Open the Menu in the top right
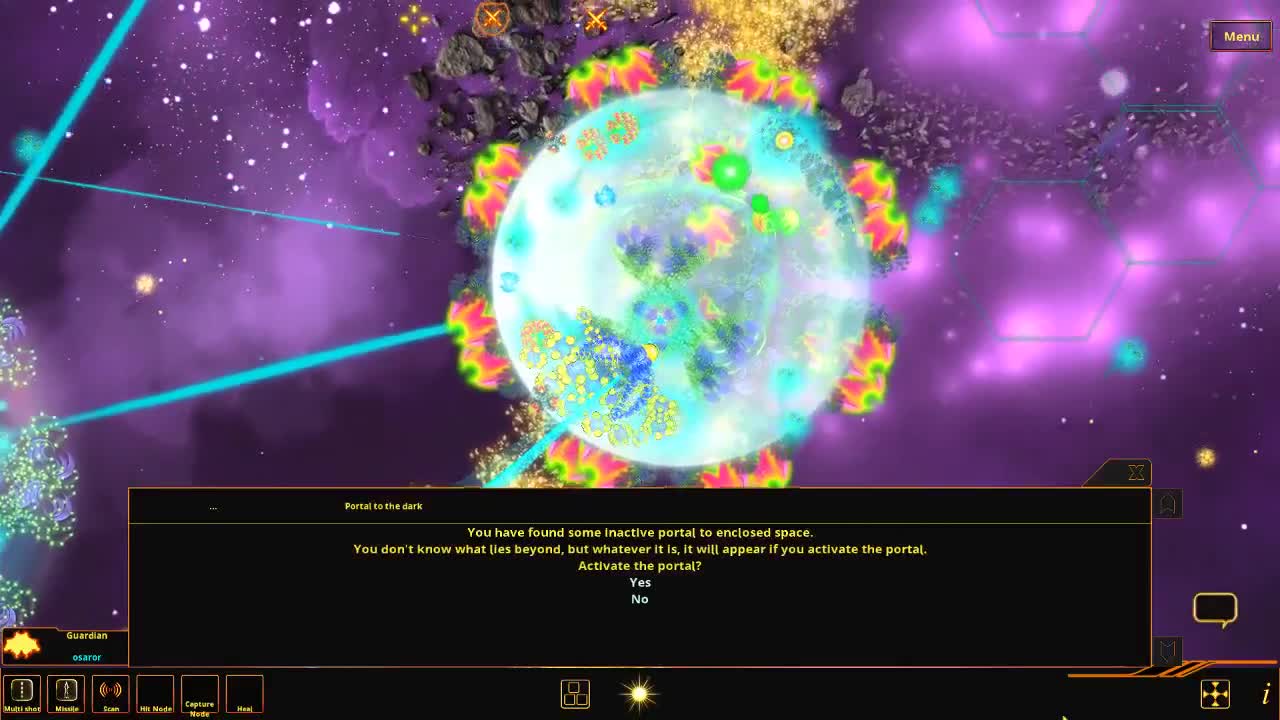1280x720 pixels. coord(1240,36)
